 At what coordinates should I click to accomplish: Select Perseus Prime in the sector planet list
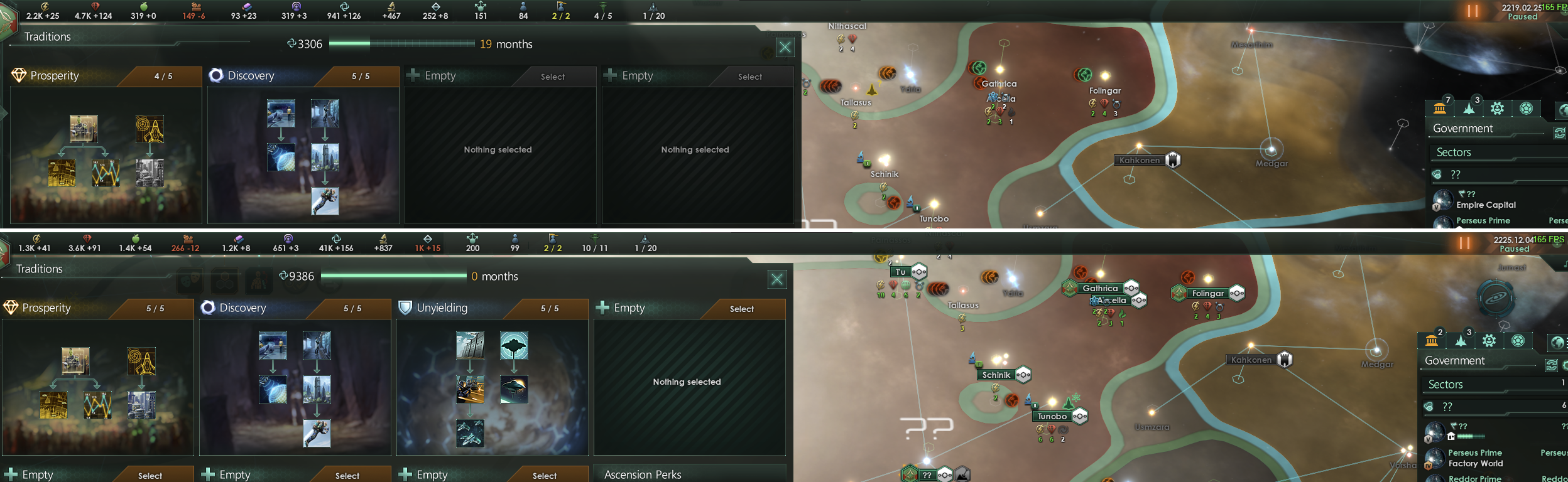pyautogui.click(x=1484, y=220)
